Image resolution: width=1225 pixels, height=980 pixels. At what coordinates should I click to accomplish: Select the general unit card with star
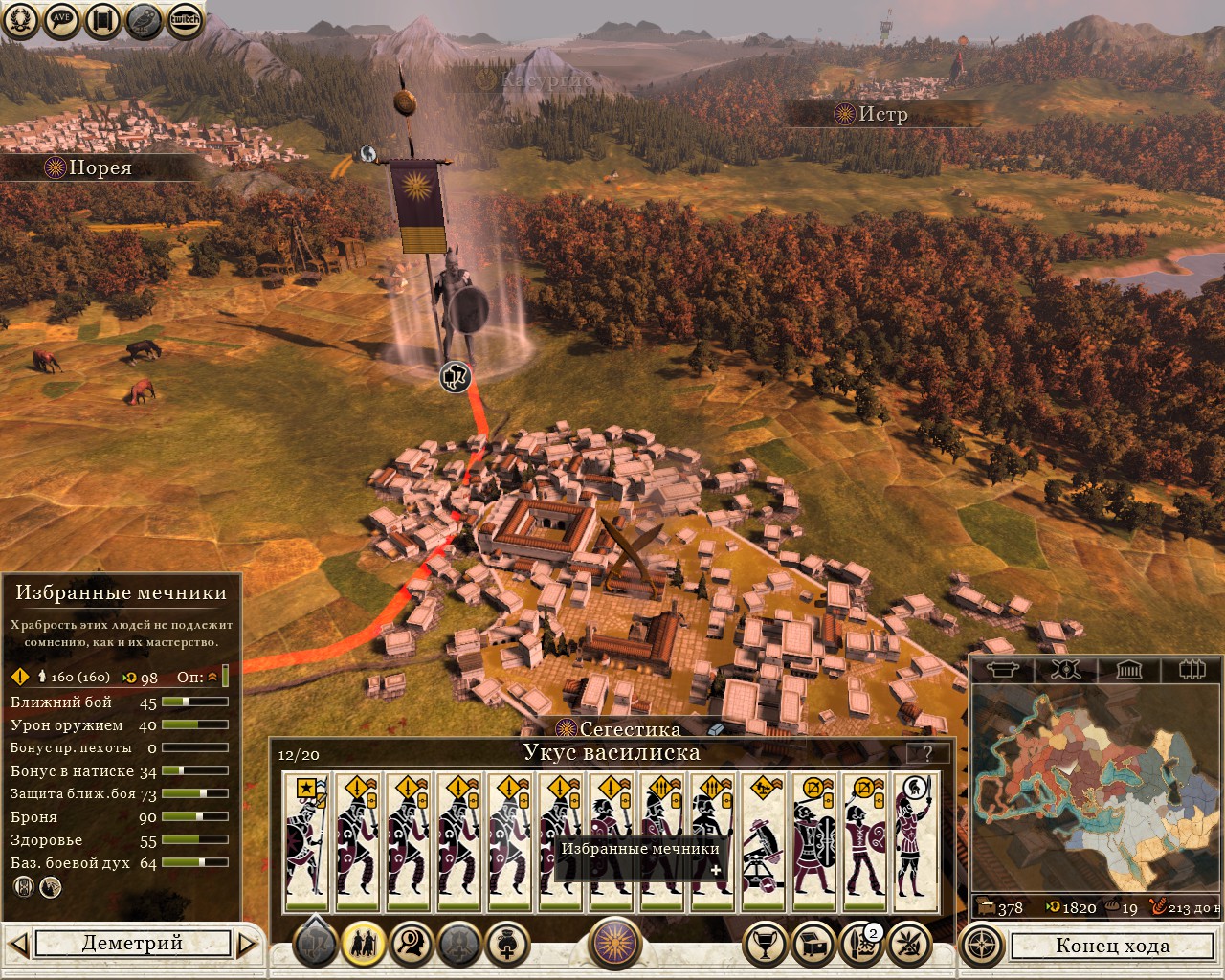coord(306,842)
